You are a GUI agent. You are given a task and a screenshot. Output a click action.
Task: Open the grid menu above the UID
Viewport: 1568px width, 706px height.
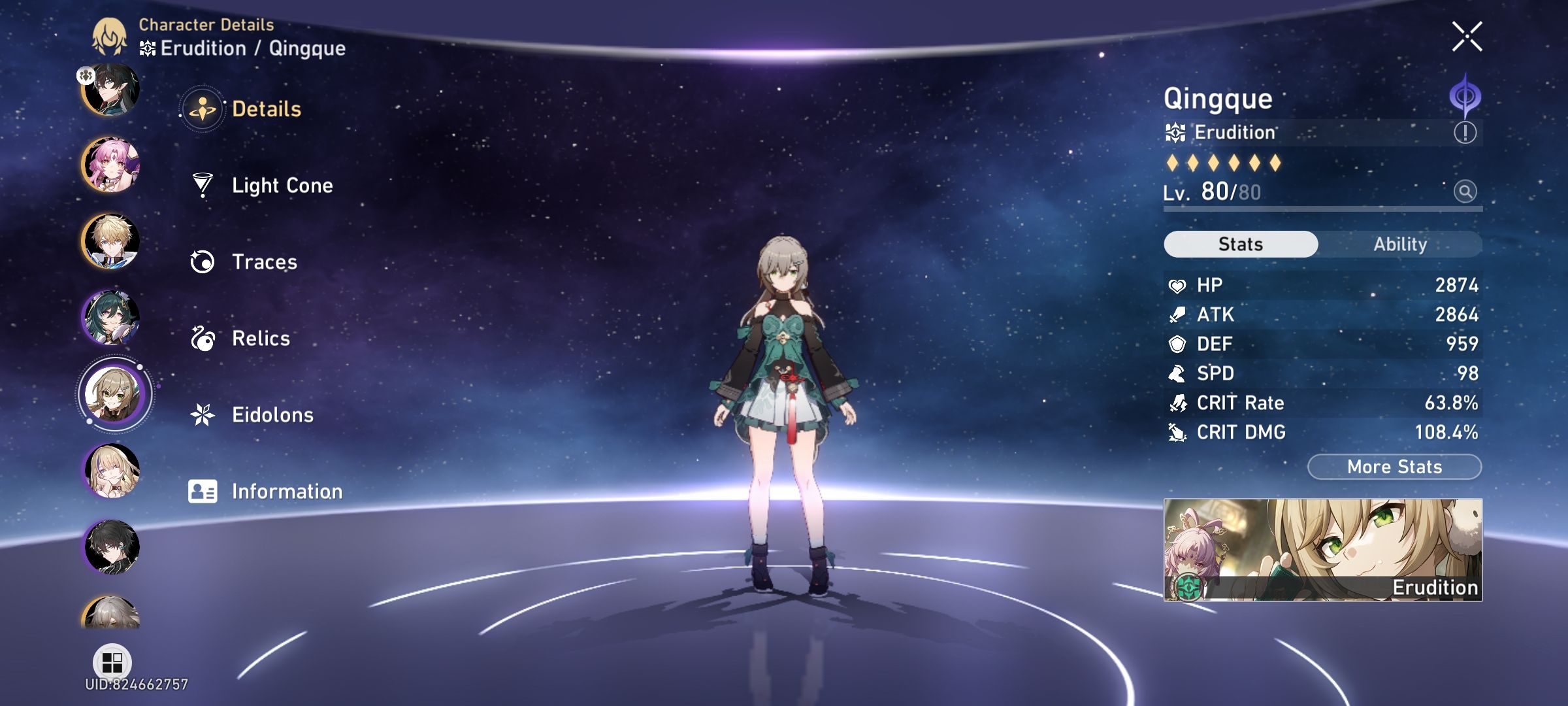pyautogui.click(x=113, y=660)
